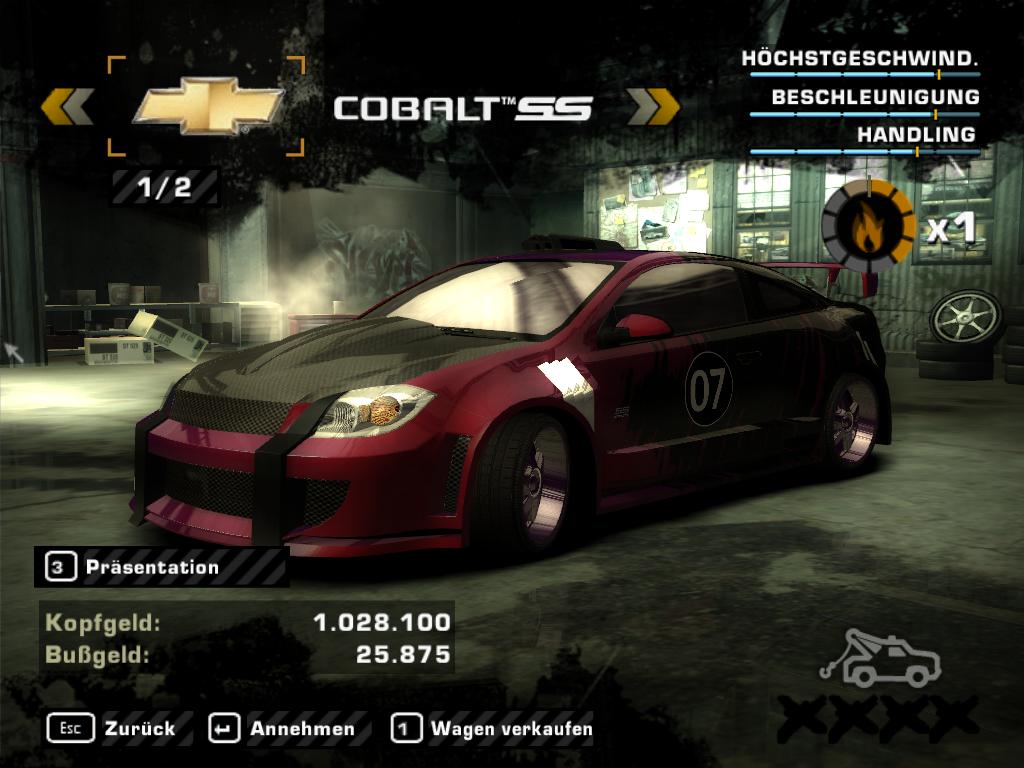1024x768 pixels.
Task: Choose Wagen verkaufen to sell the car
Action: (x=493, y=728)
